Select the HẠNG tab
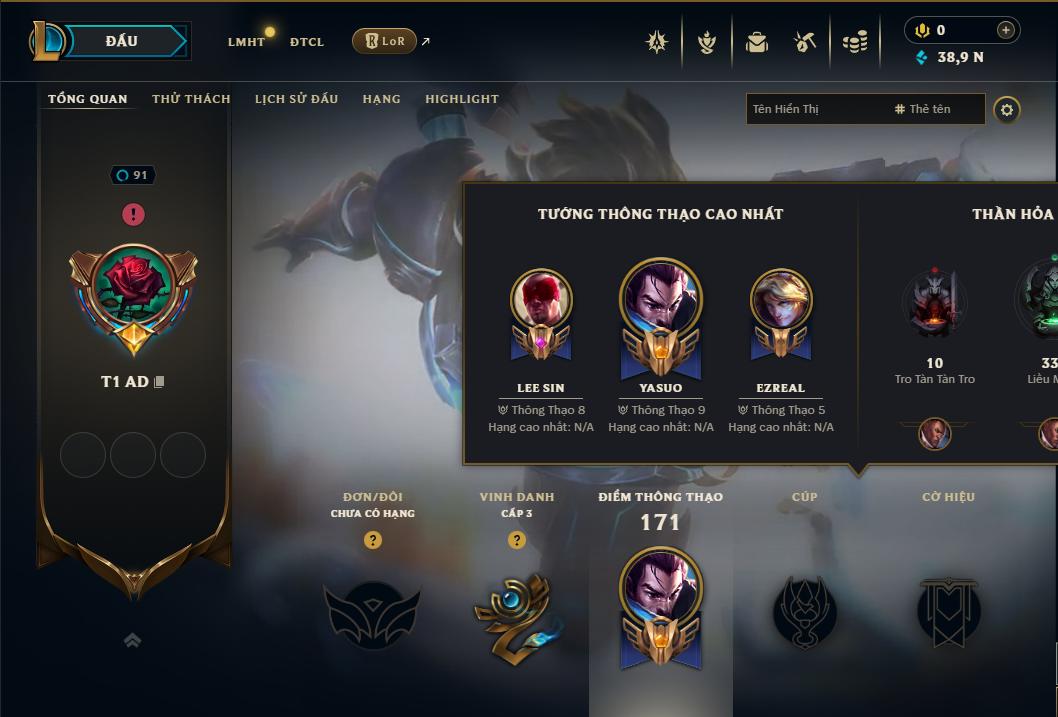 point(381,99)
